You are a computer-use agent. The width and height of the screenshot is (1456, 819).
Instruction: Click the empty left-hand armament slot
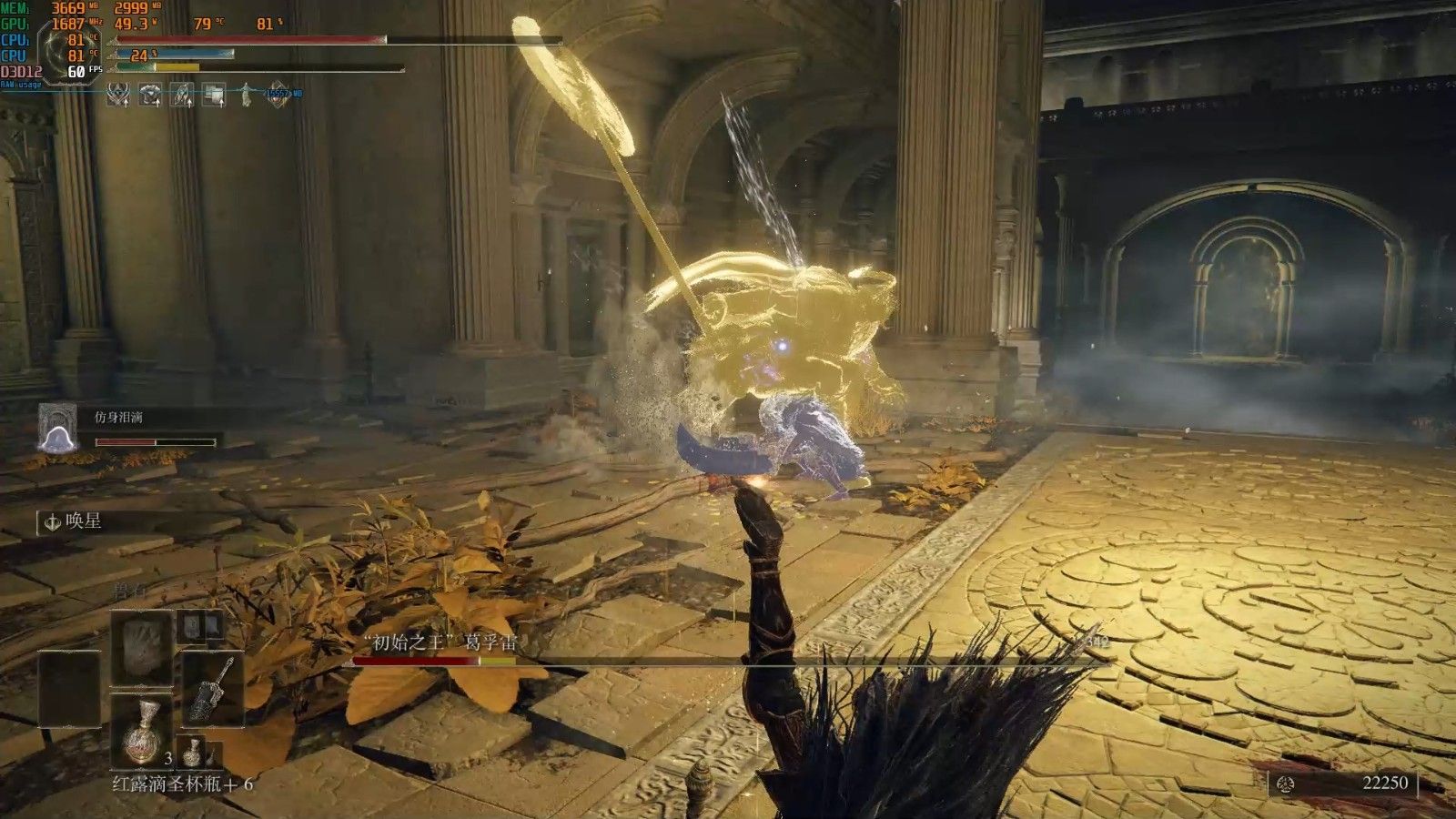(x=69, y=688)
